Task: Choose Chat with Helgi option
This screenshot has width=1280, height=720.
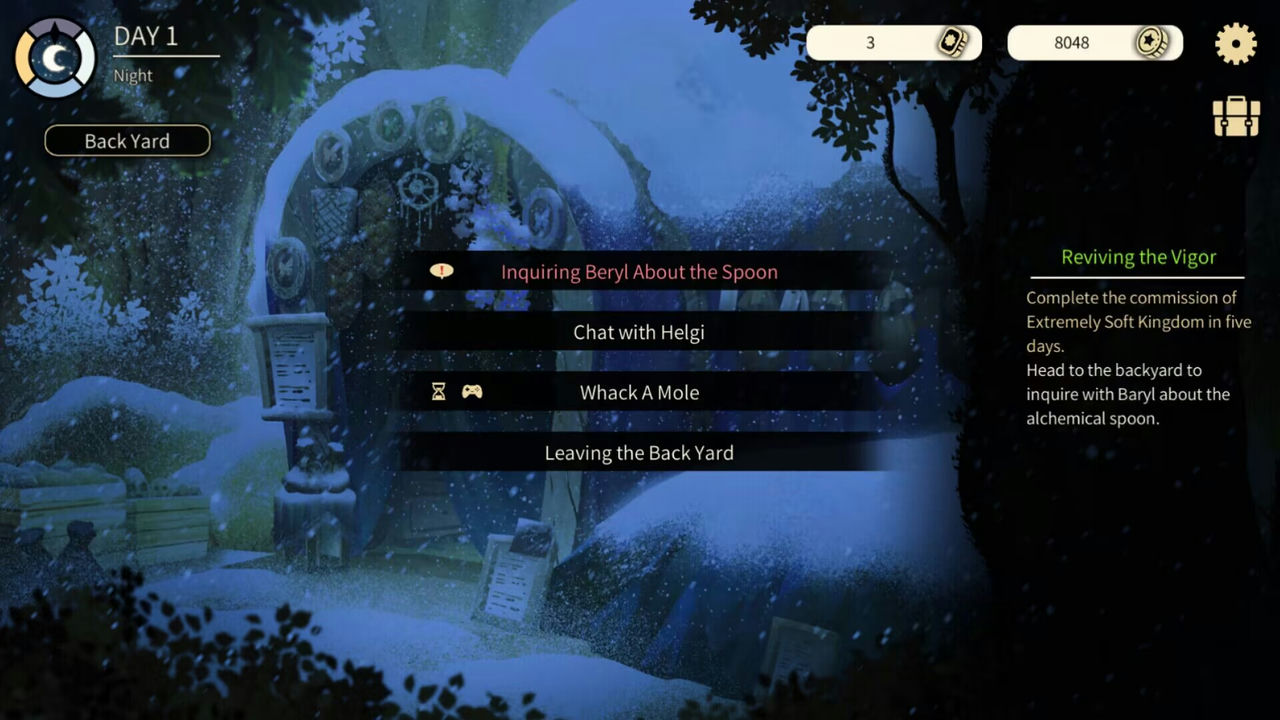Action: pos(639,332)
